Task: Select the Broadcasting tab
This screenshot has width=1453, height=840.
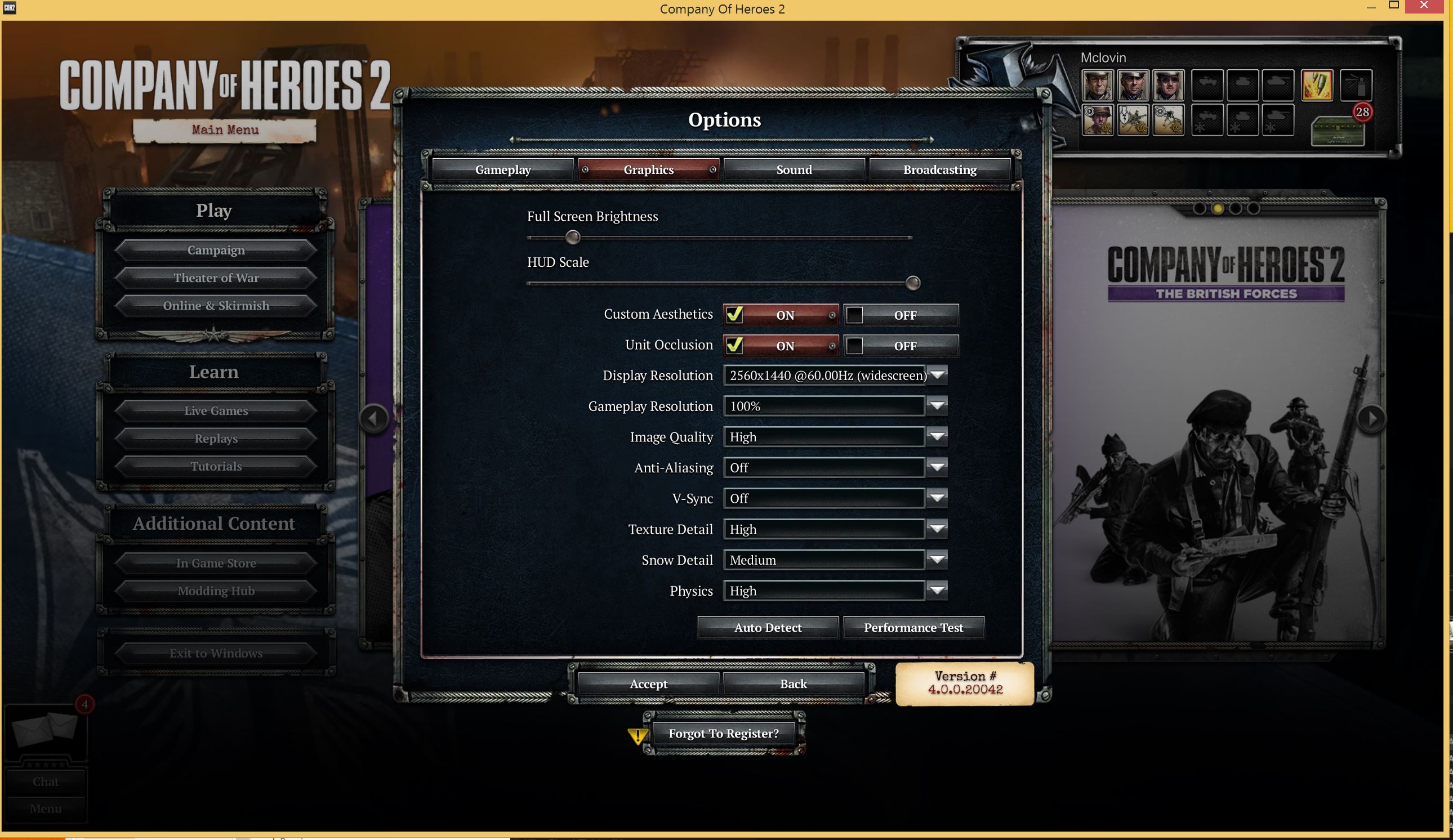Action: [x=939, y=169]
